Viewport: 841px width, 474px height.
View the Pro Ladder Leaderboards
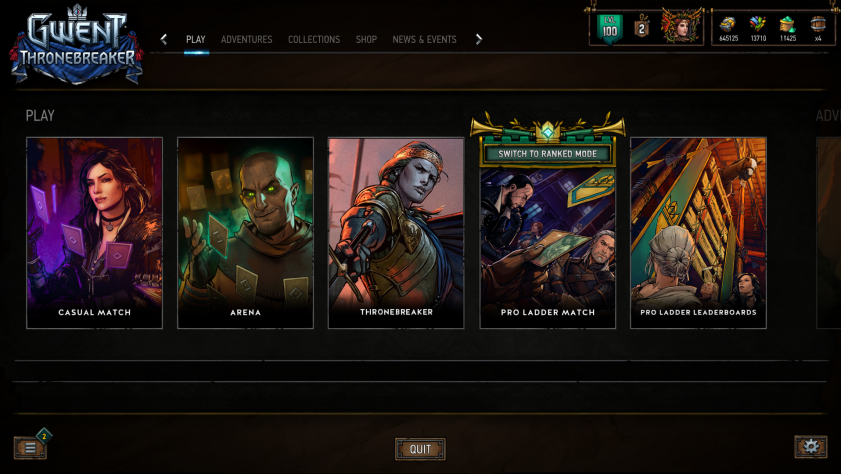(x=698, y=233)
